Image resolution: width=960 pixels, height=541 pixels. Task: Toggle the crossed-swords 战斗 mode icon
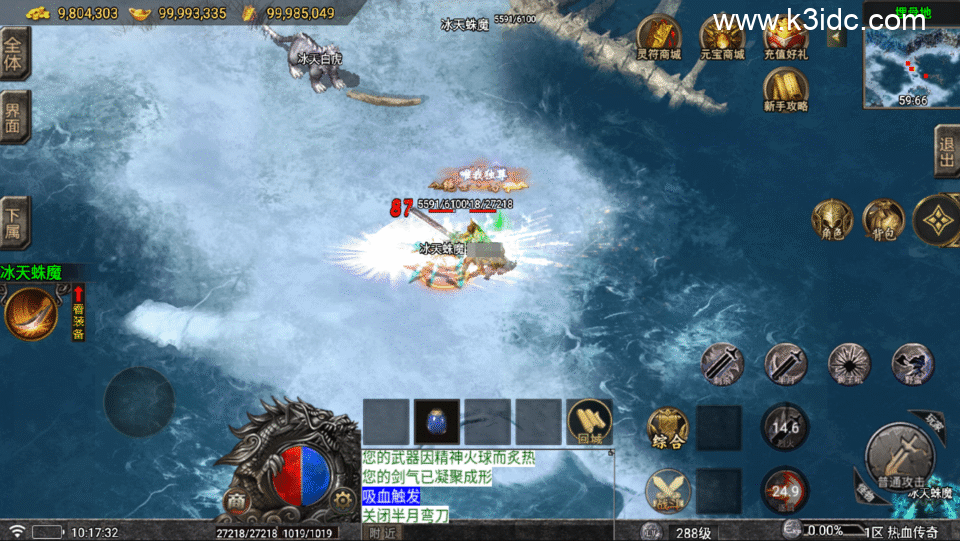pyautogui.click(x=667, y=490)
